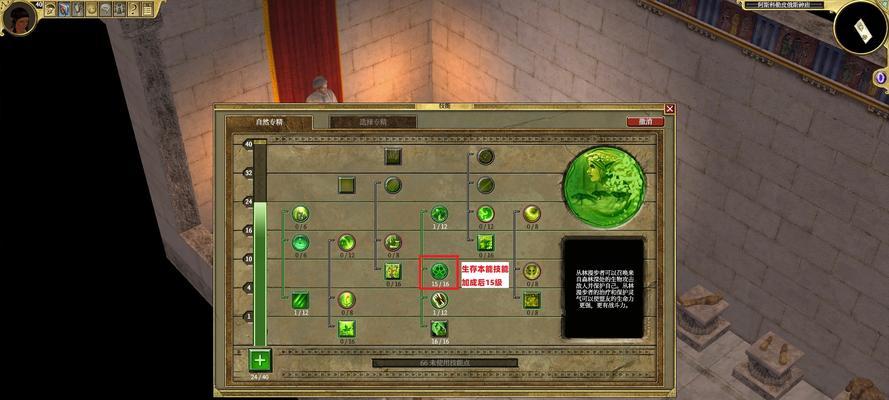The image size is (889, 400).
Task: Switch to the 自然专精 mastery tab
Action: point(270,122)
